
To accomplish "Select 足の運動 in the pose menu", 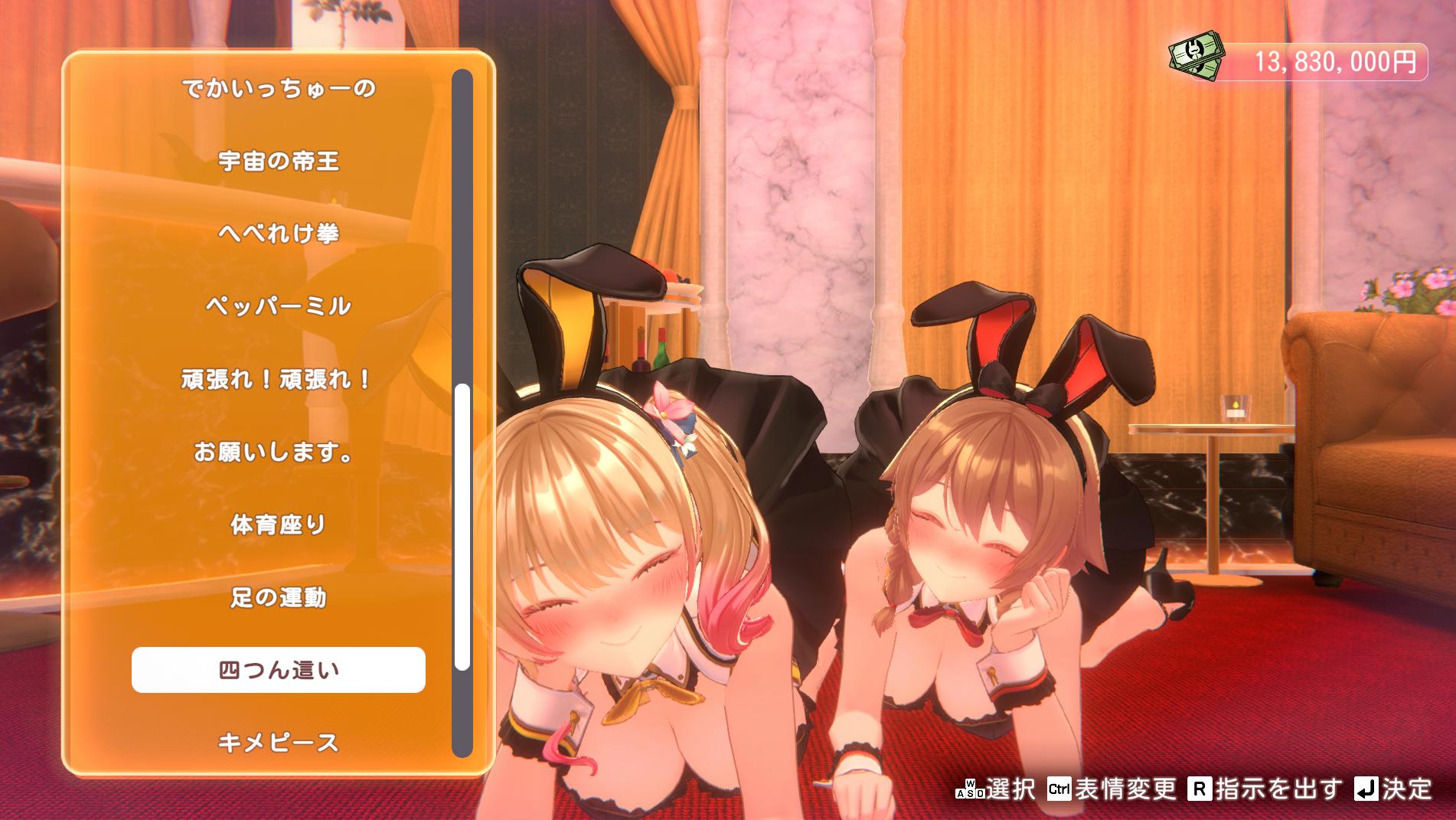I will 279,596.
